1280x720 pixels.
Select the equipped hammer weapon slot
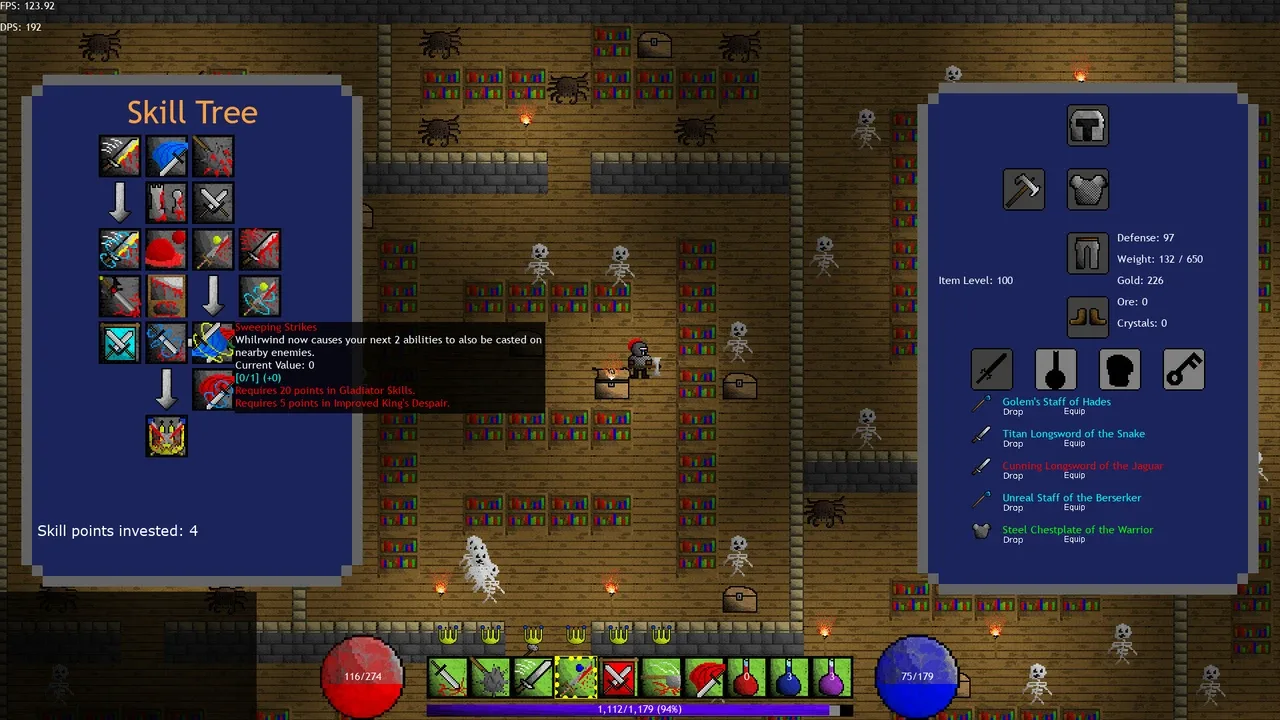pos(1023,189)
